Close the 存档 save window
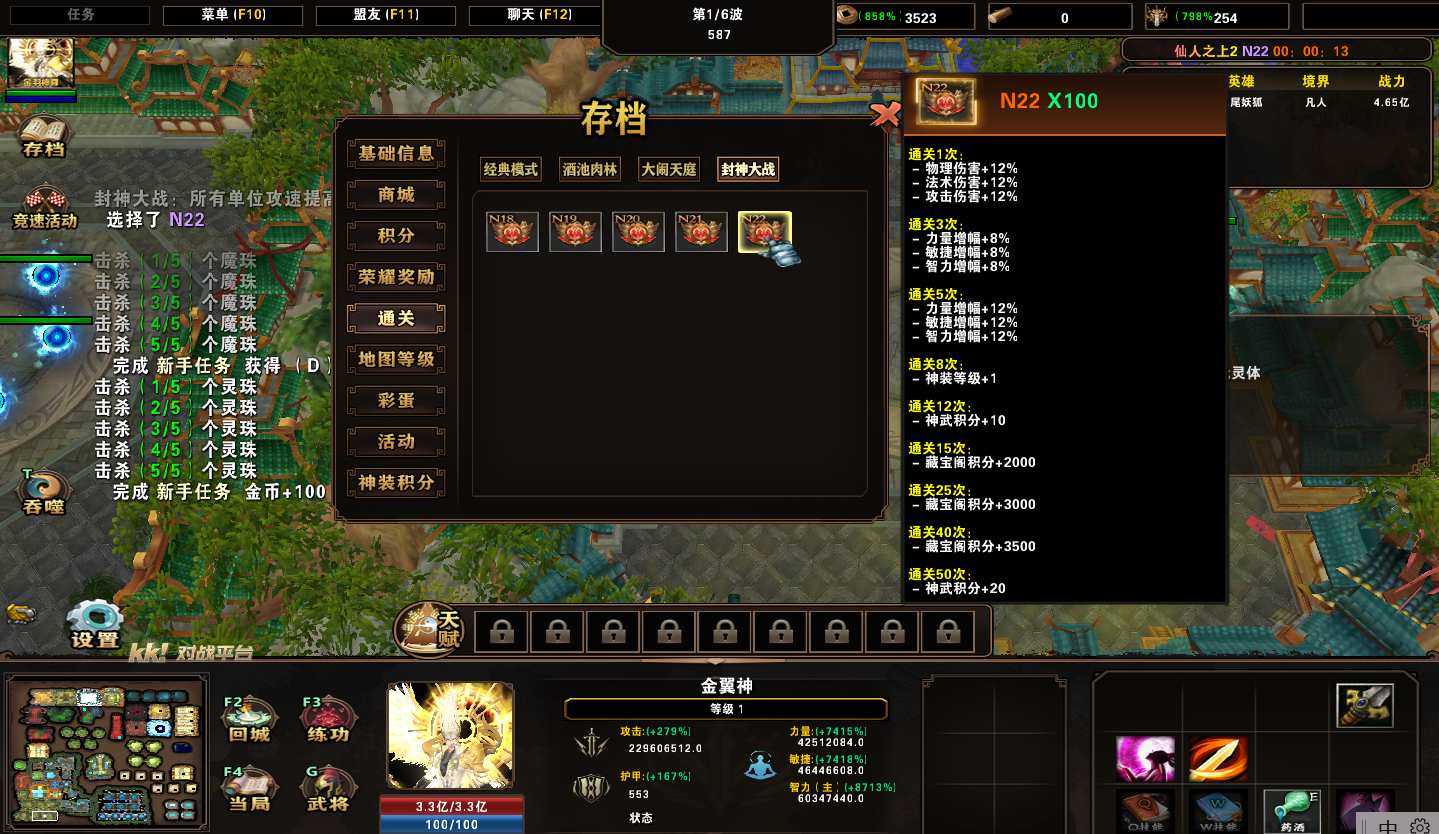Screen dimensions: 1439x834 (x=885, y=115)
